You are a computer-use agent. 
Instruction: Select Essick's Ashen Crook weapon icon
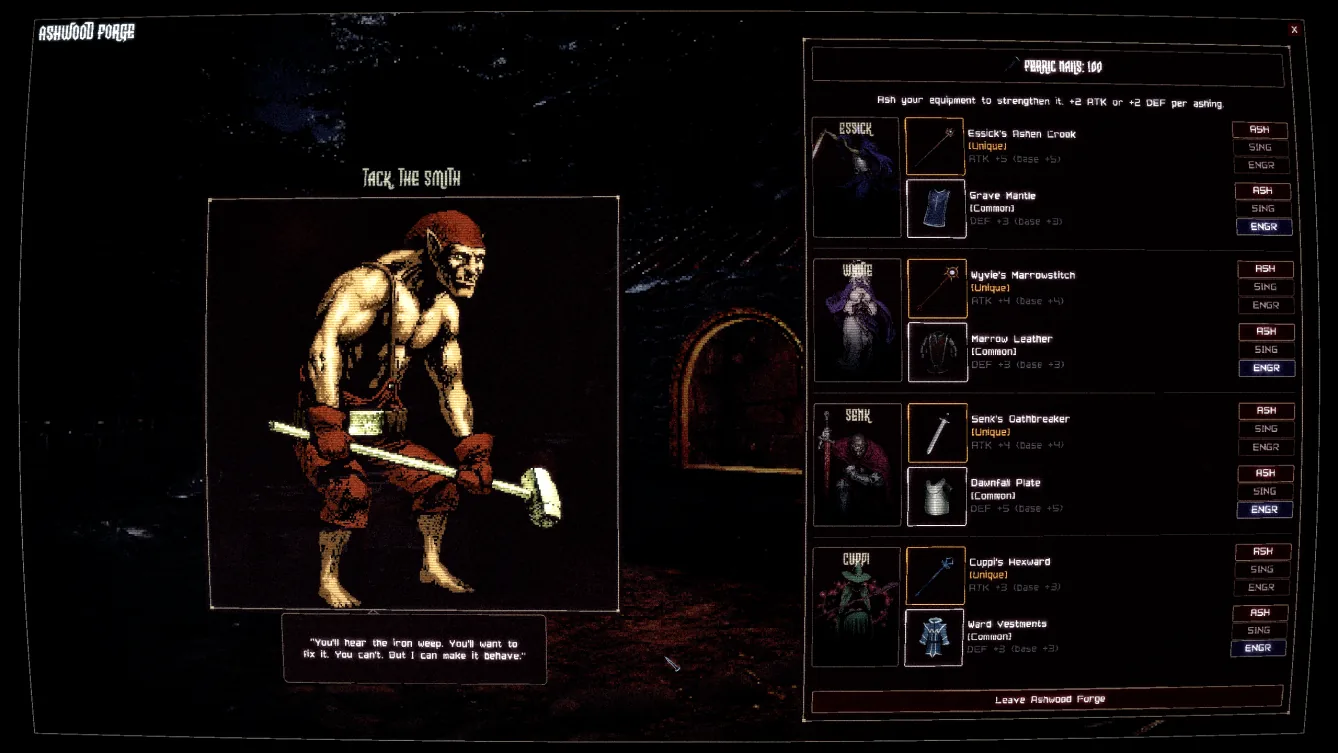[936, 147]
